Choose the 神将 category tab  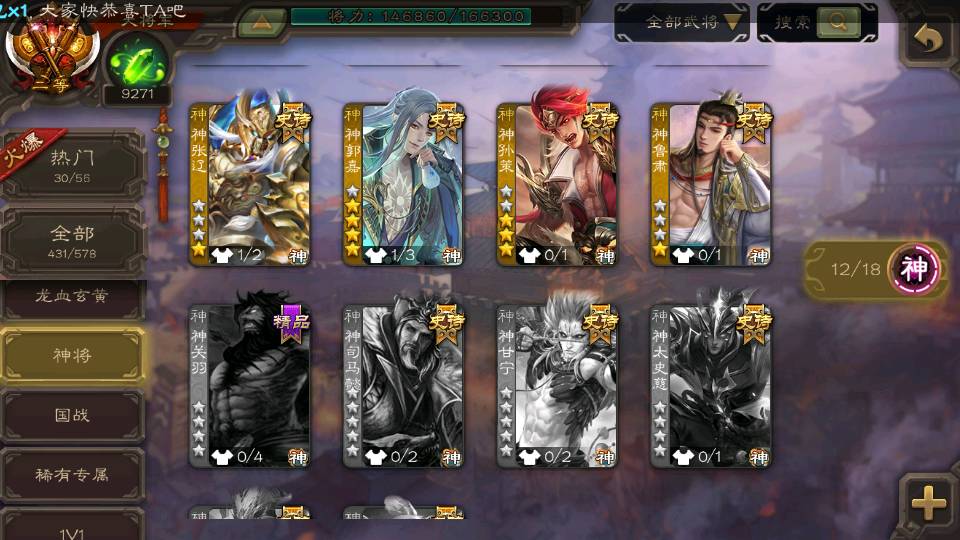coord(72,354)
